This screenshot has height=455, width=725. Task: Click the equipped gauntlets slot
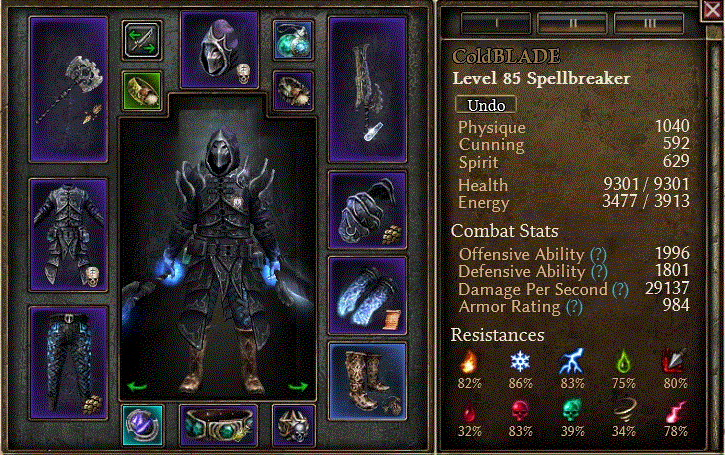point(367,211)
